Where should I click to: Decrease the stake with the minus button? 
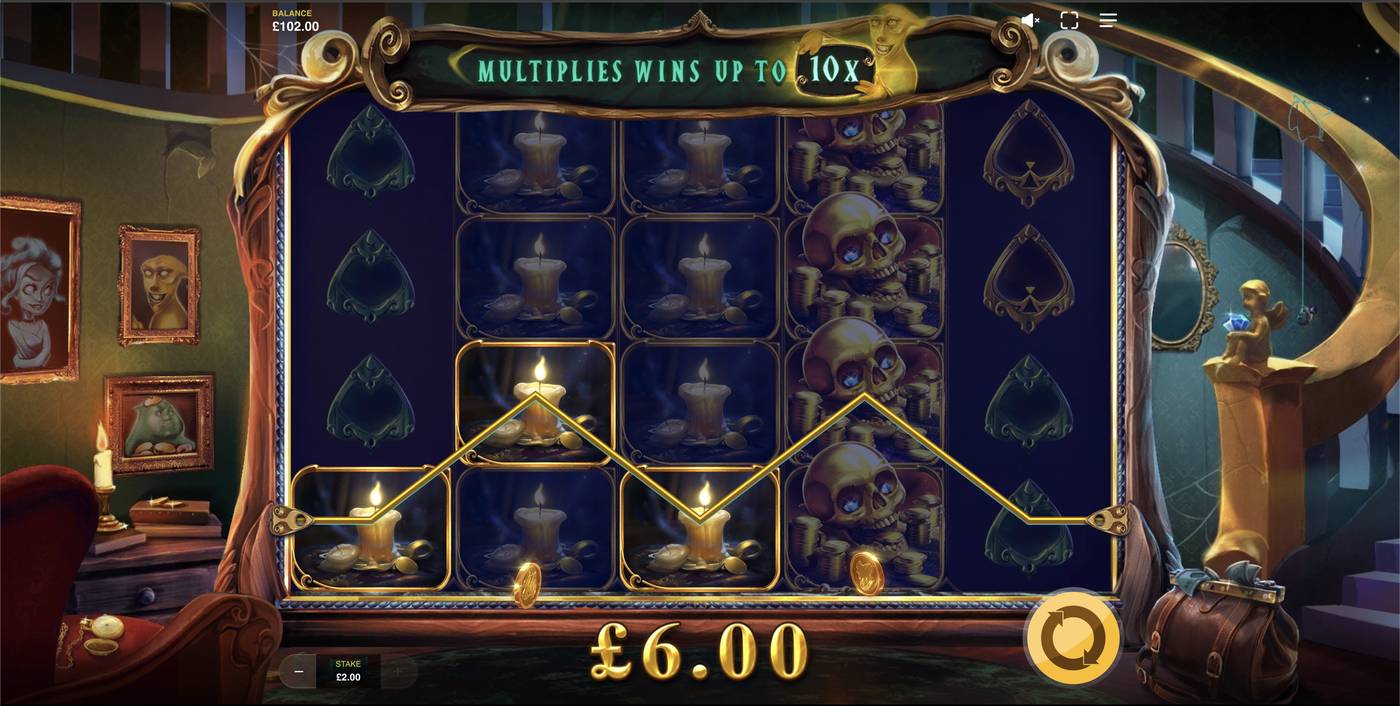[x=298, y=671]
